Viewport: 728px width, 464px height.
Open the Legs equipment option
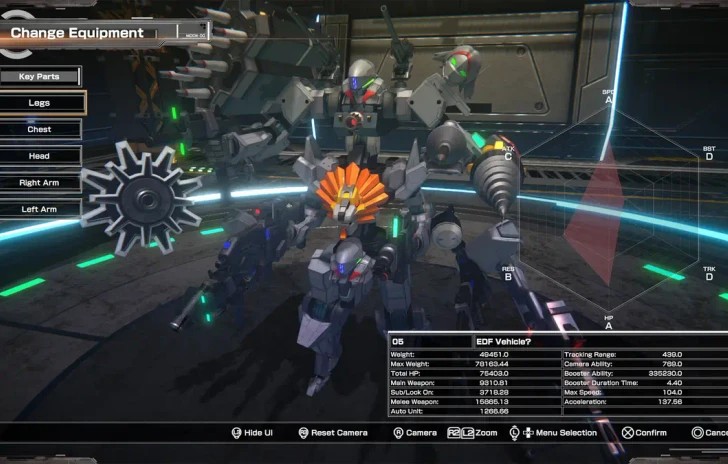click(x=41, y=102)
